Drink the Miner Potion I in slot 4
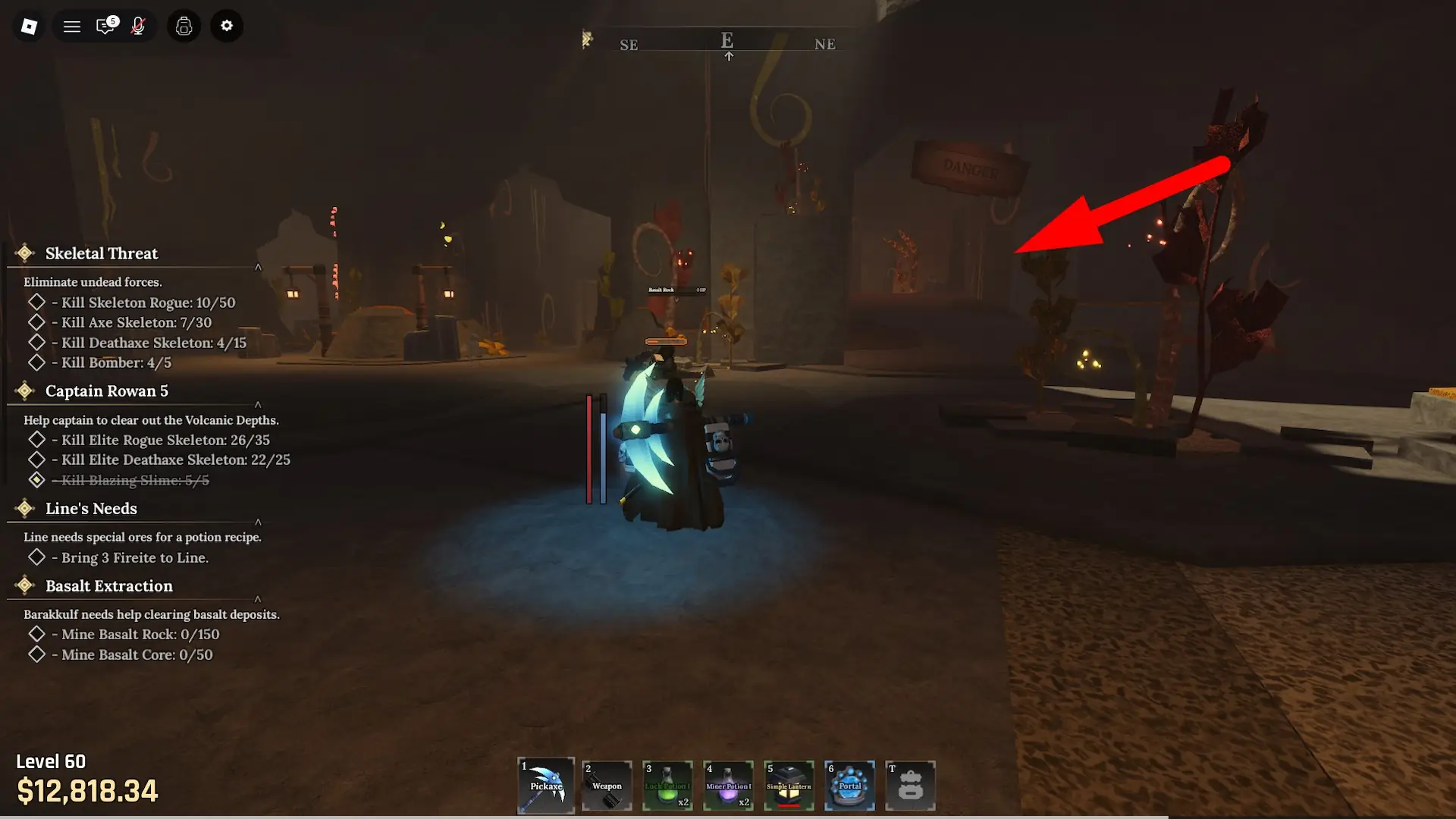 [728, 786]
